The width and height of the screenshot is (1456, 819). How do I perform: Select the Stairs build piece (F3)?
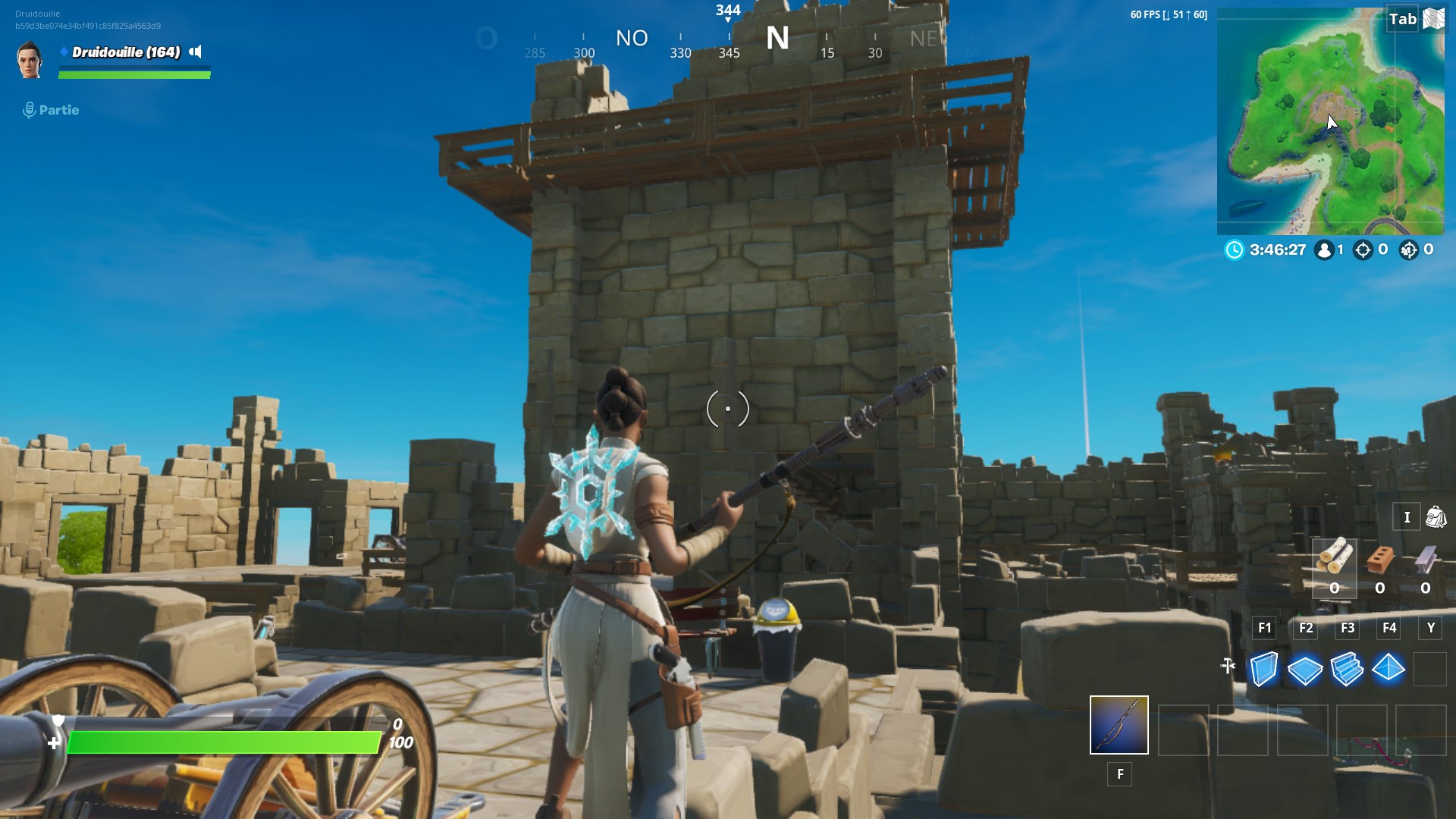click(1348, 670)
